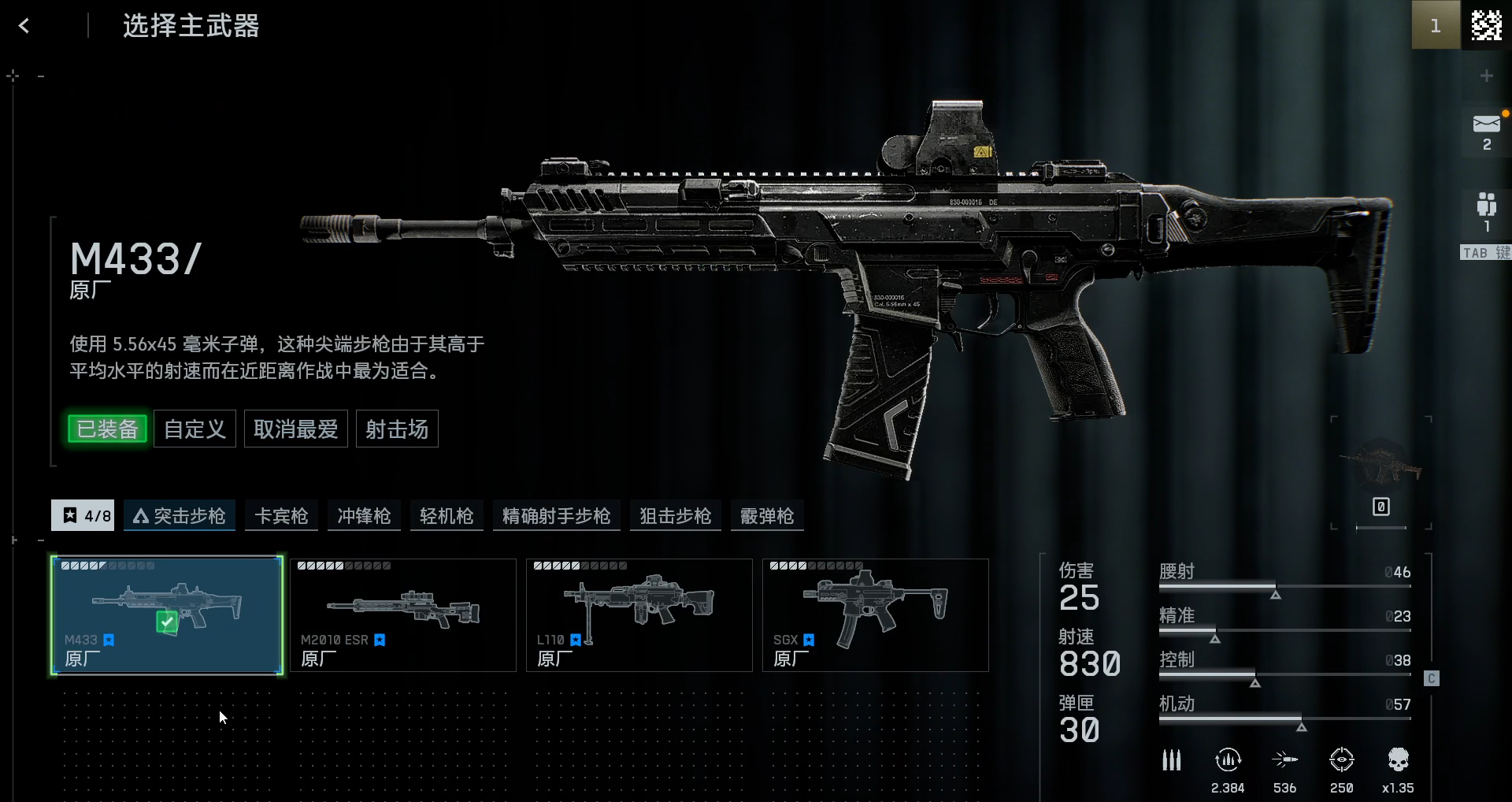The image size is (1512, 802).
Task: Go back with the top-left arrow
Action: pos(24,26)
